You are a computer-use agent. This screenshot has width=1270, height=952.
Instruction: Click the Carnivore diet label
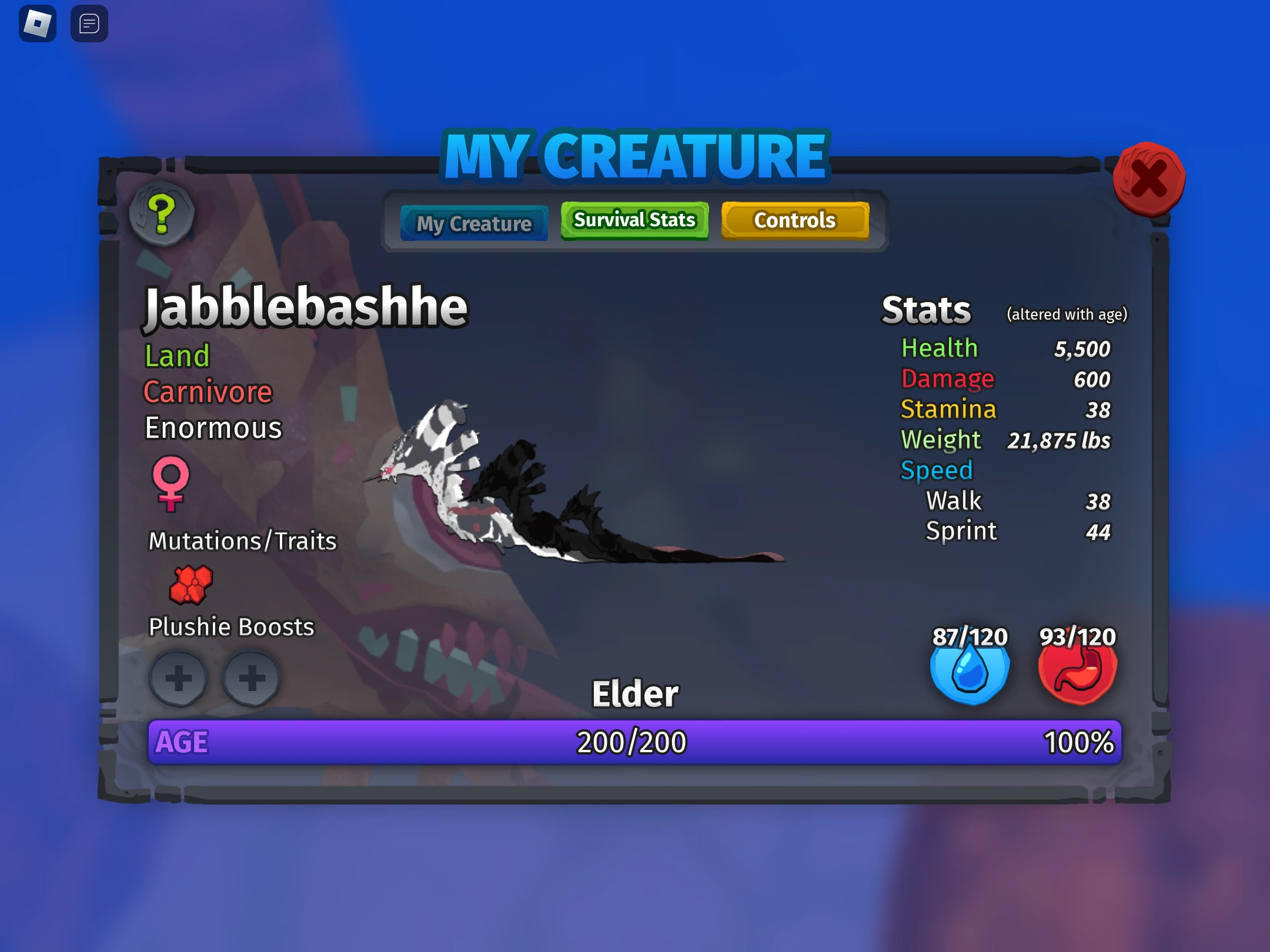pos(208,391)
